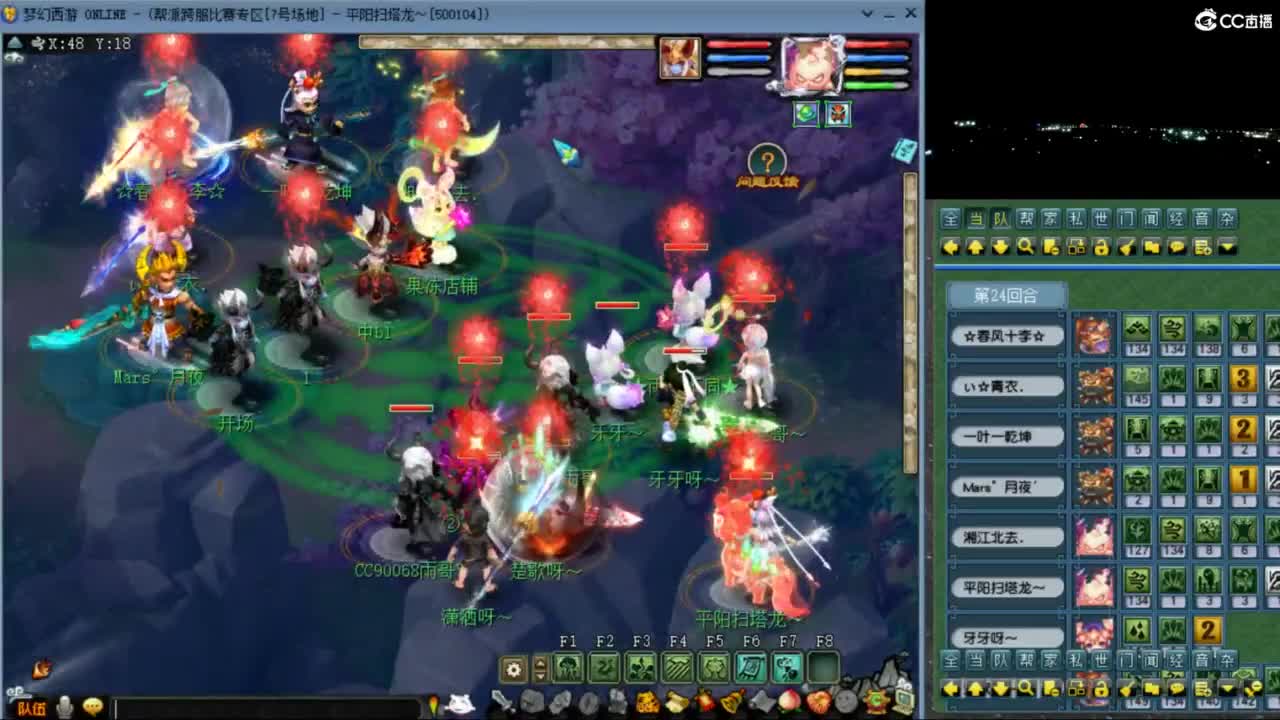
Task: Click the yellow lock icon in the chat toolbar
Action: 1103,247
